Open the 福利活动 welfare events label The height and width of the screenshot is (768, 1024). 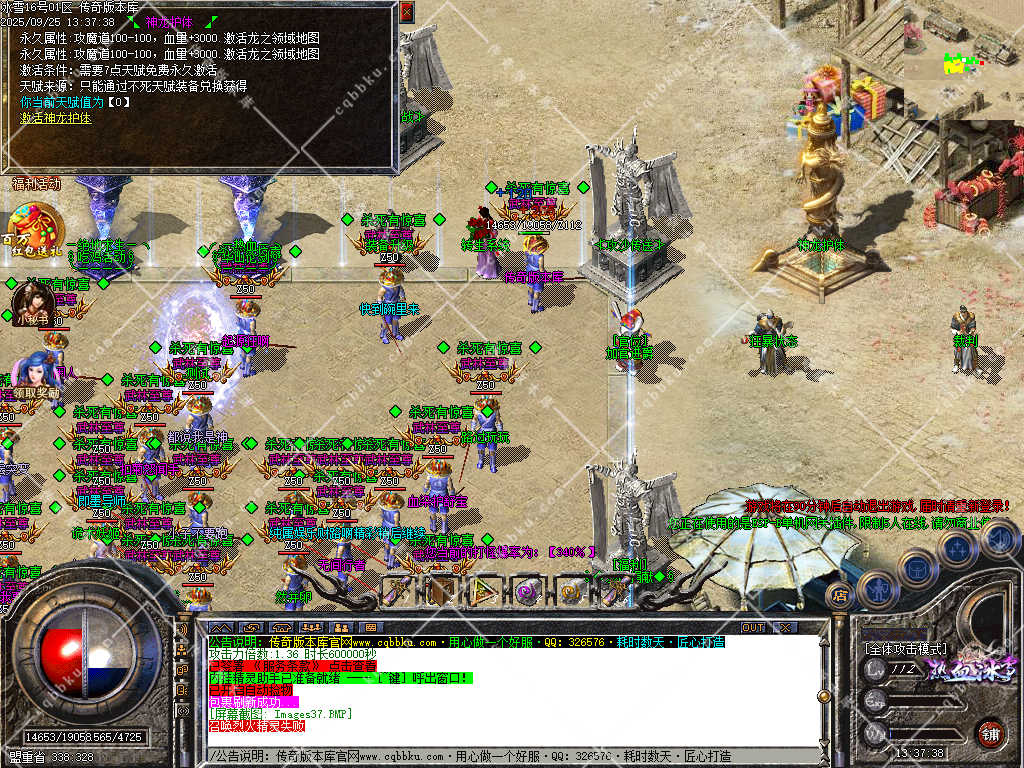point(36,184)
